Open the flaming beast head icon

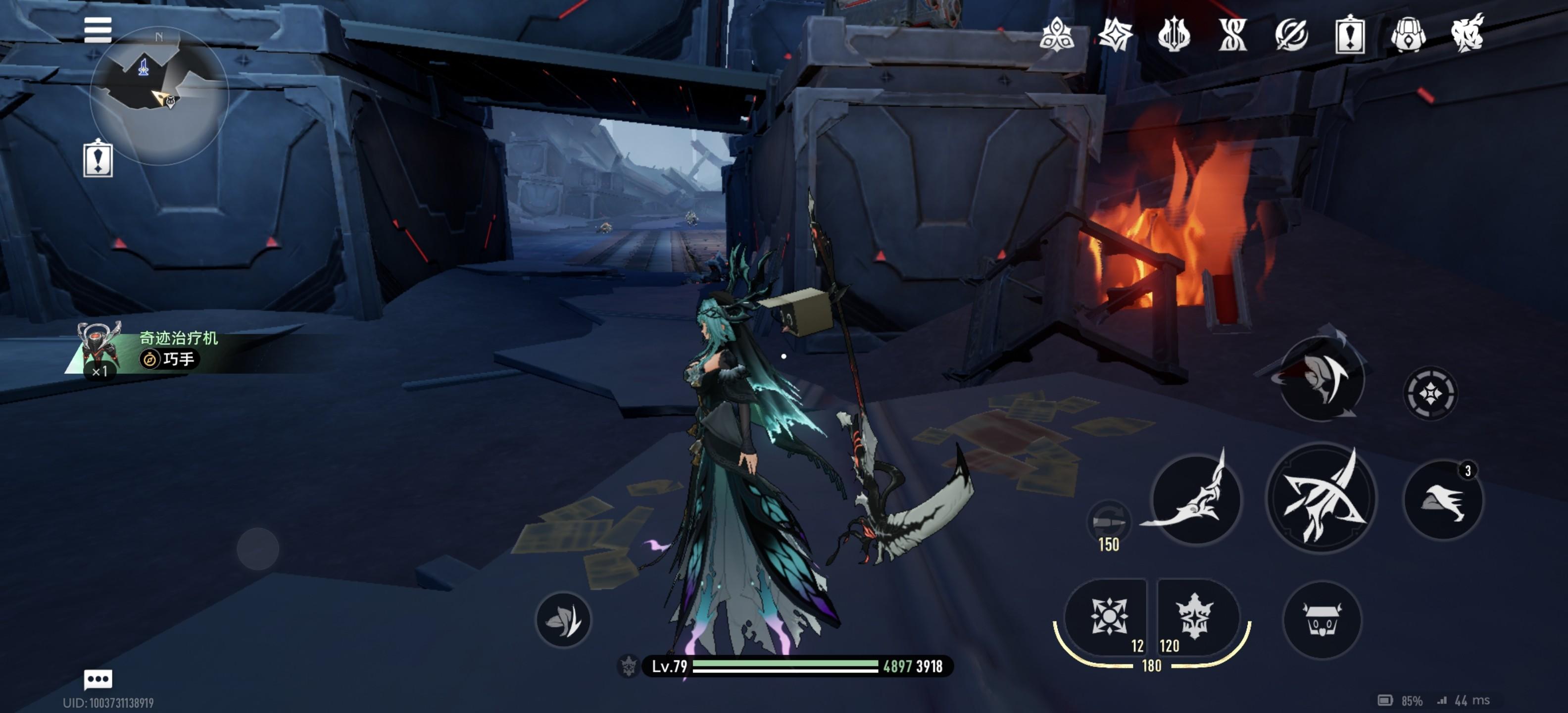[x=1467, y=35]
